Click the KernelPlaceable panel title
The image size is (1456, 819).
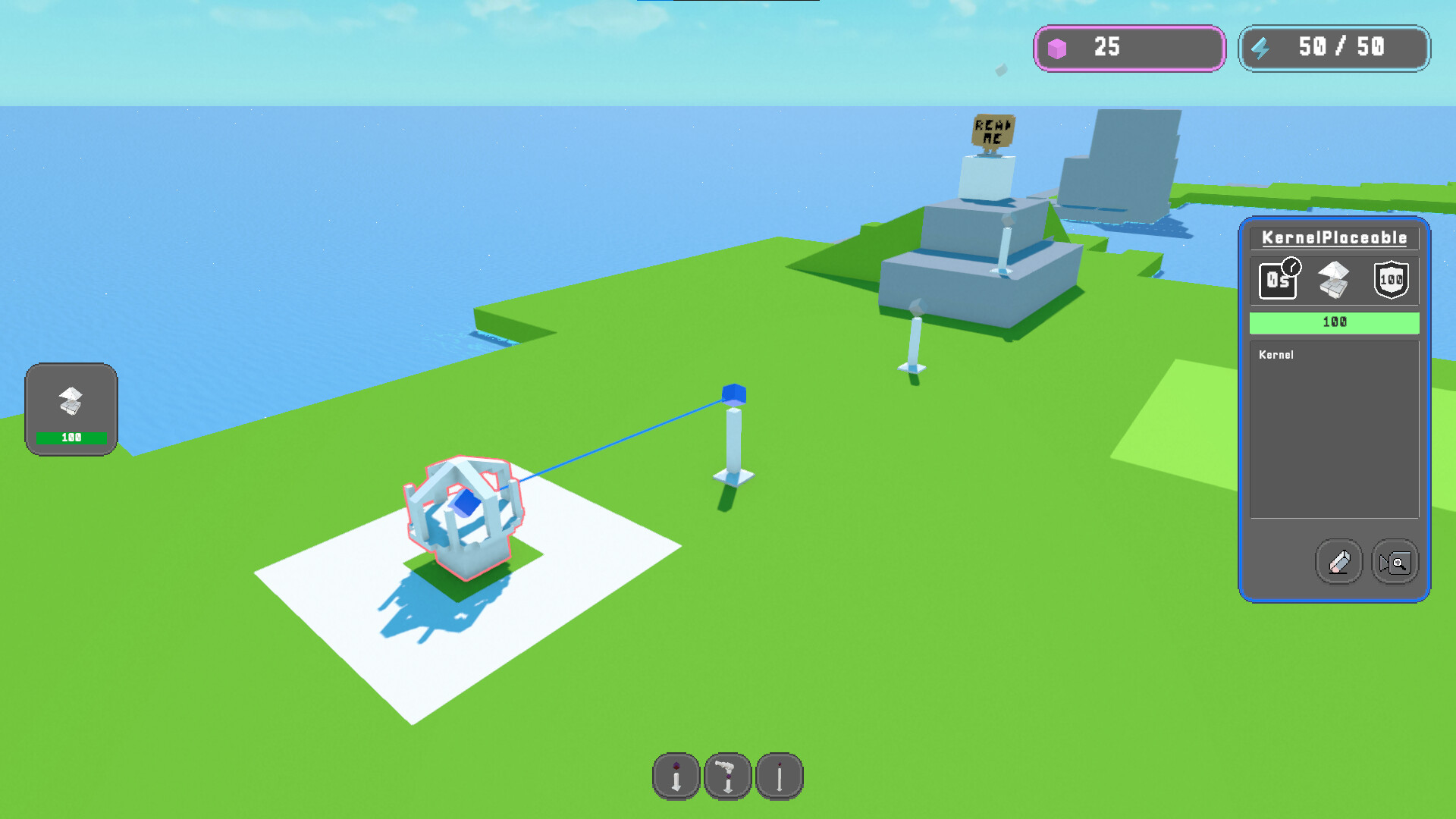pos(1333,237)
